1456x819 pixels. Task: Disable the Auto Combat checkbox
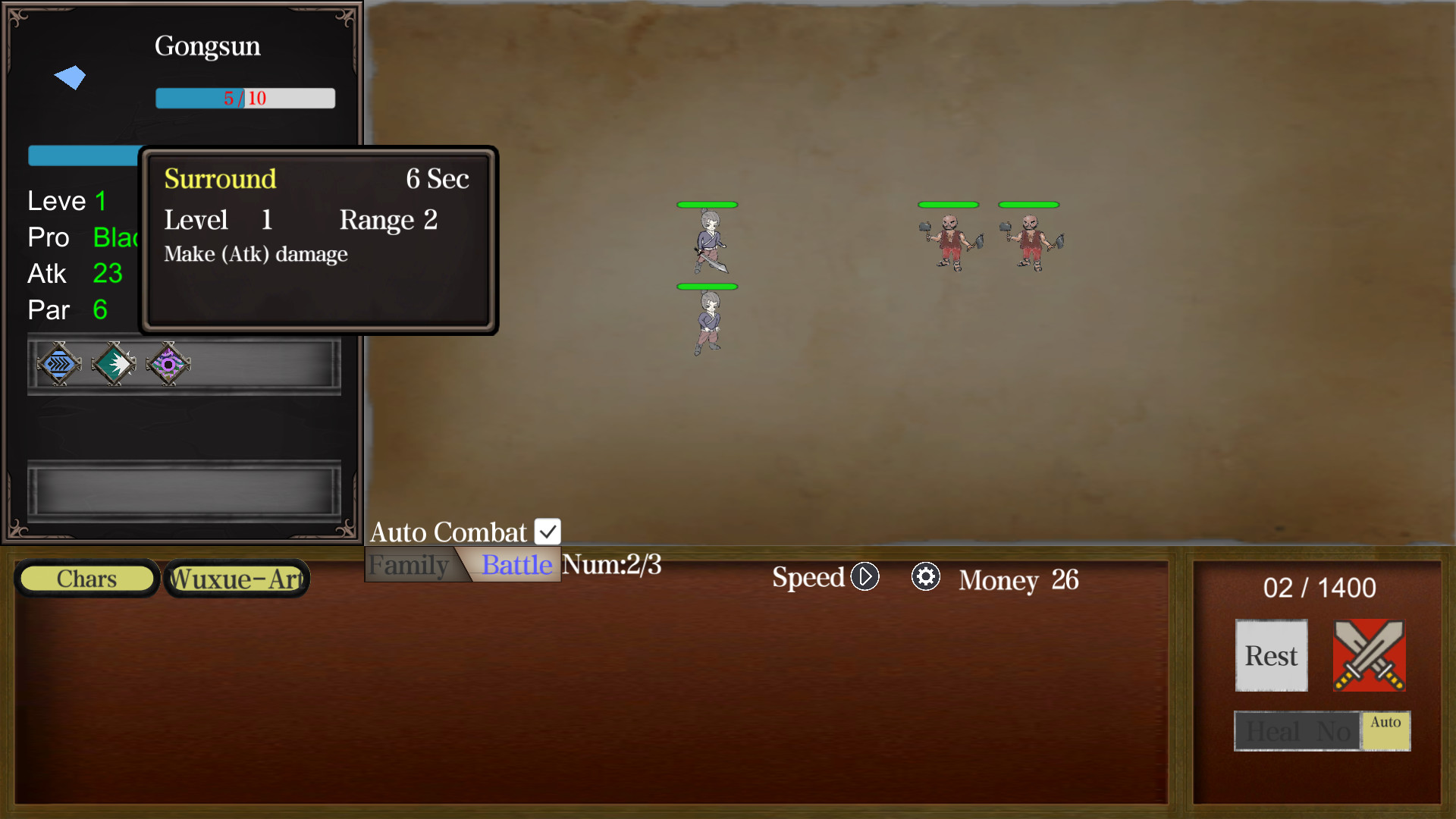[548, 531]
